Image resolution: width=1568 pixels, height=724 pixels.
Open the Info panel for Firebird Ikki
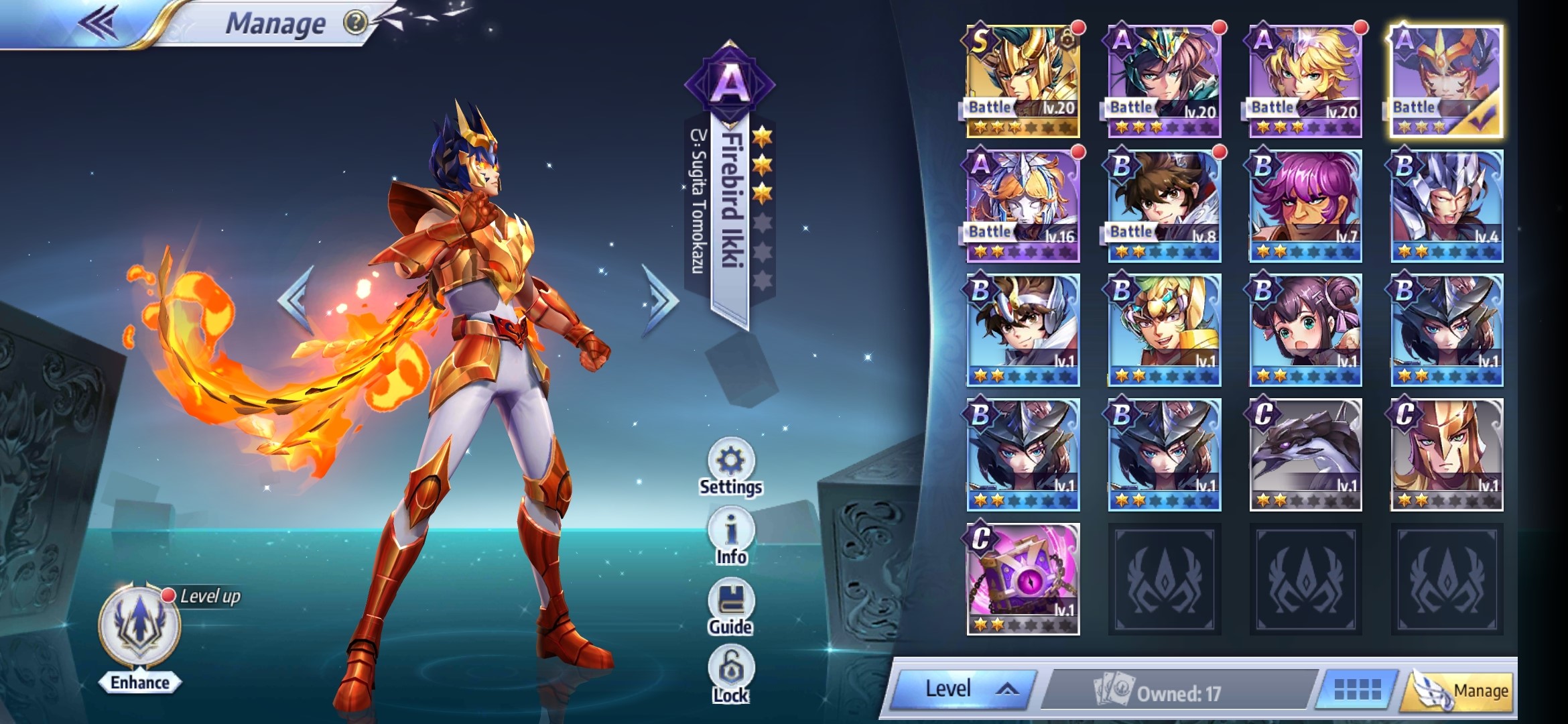coord(730,530)
